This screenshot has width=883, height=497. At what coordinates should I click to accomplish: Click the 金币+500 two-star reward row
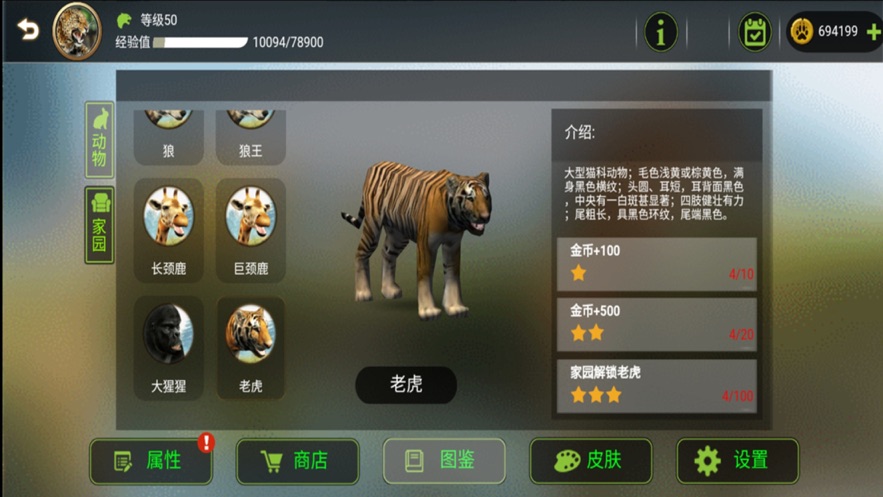click(x=657, y=324)
